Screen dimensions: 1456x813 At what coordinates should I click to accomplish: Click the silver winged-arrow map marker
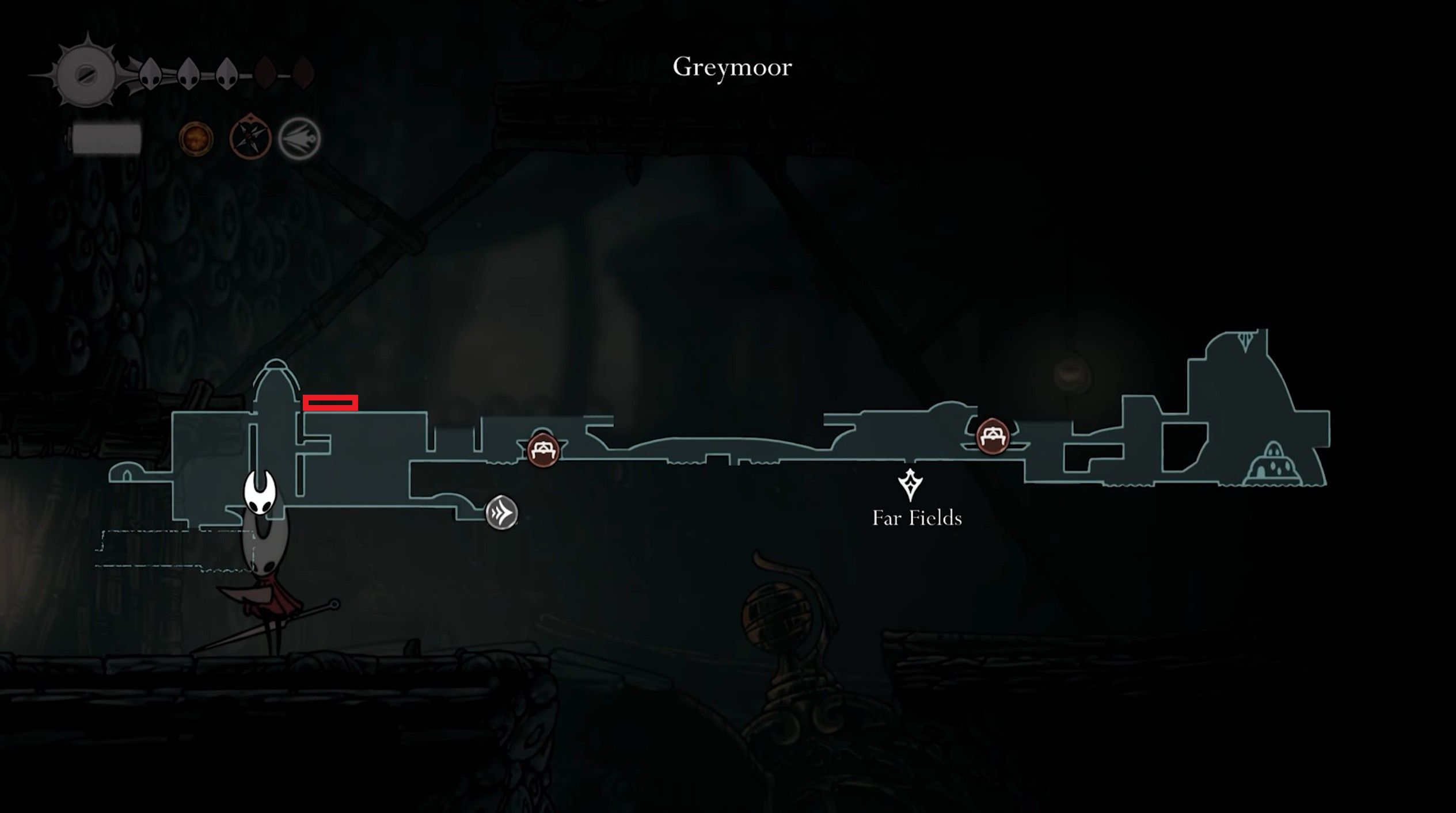501,513
